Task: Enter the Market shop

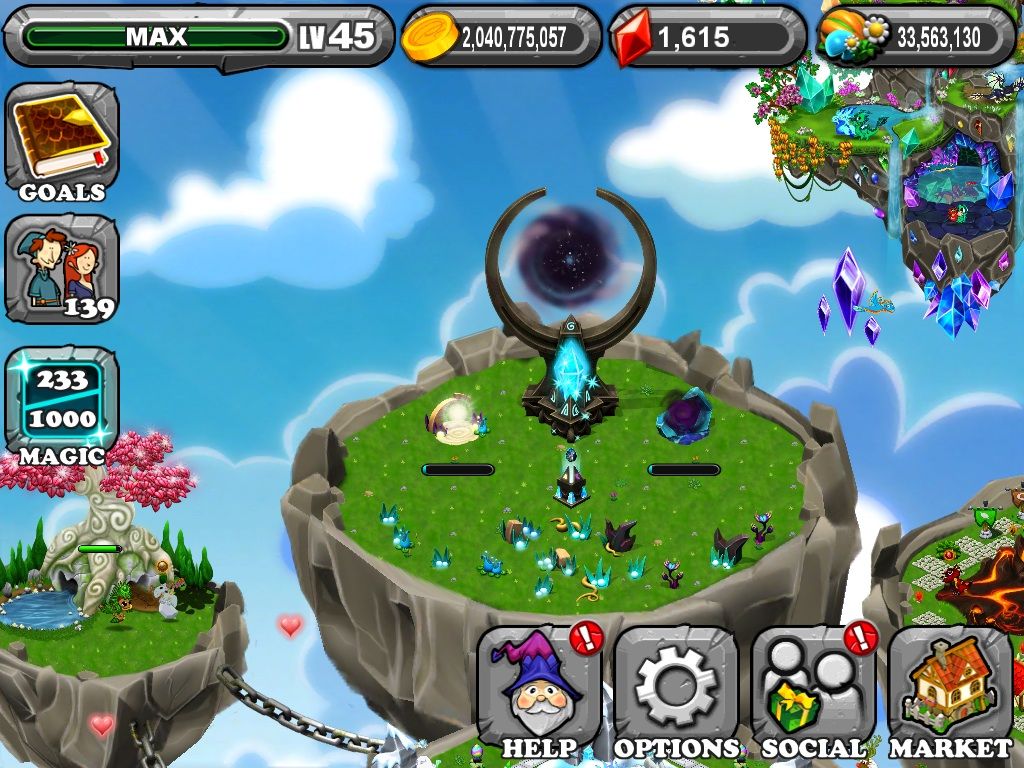Action: click(950, 691)
